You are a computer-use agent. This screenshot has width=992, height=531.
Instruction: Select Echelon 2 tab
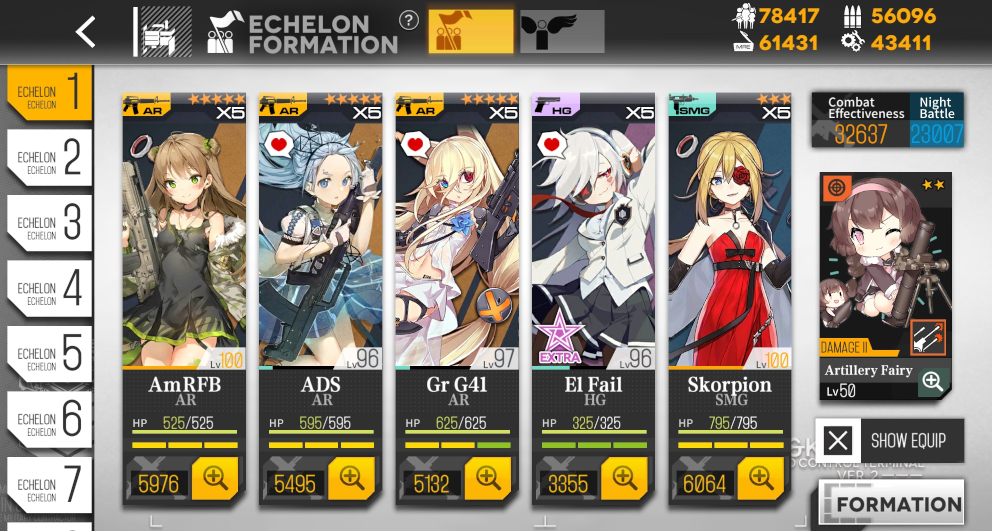pyautogui.click(x=50, y=157)
